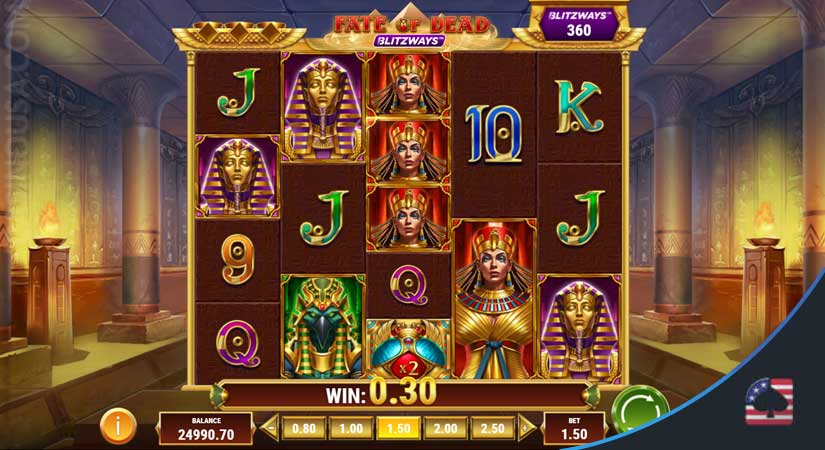This screenshot has height=450, width=825.
Task: Increase bet with the right arrow
Action: [x=525, y=429]
